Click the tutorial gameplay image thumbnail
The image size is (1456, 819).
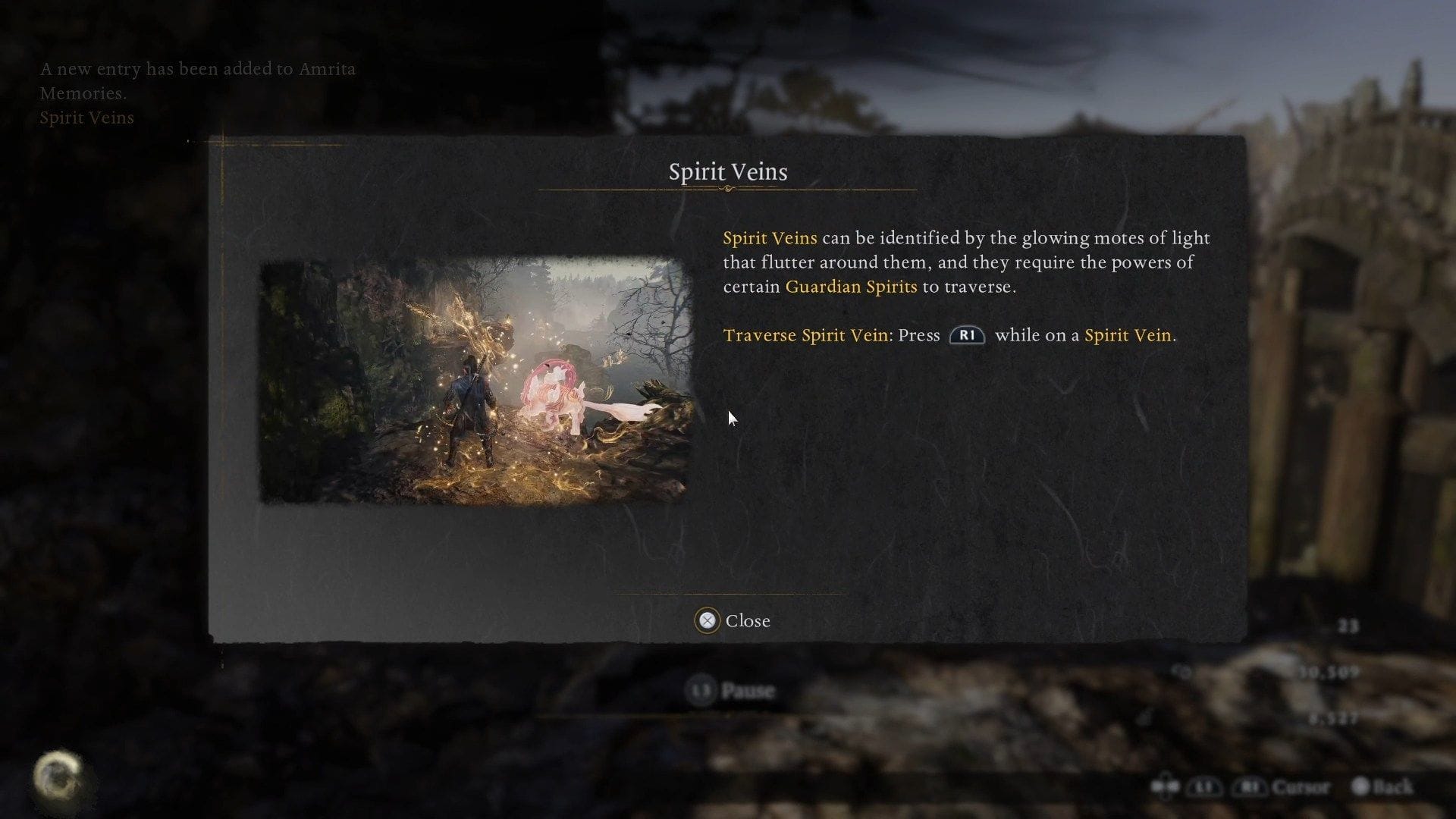click(478, 379)
